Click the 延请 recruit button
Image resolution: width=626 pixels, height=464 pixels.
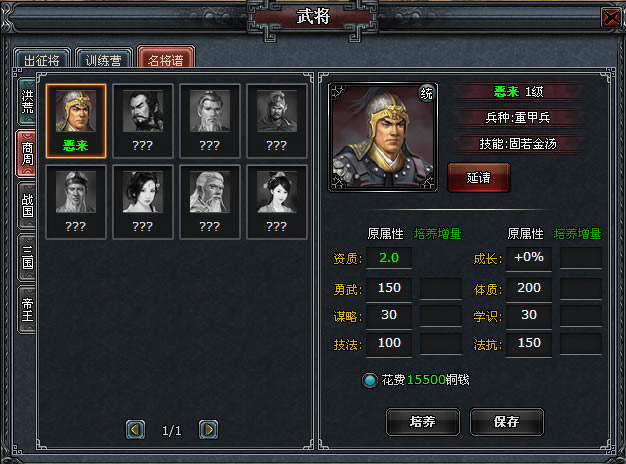click(479, 177)
